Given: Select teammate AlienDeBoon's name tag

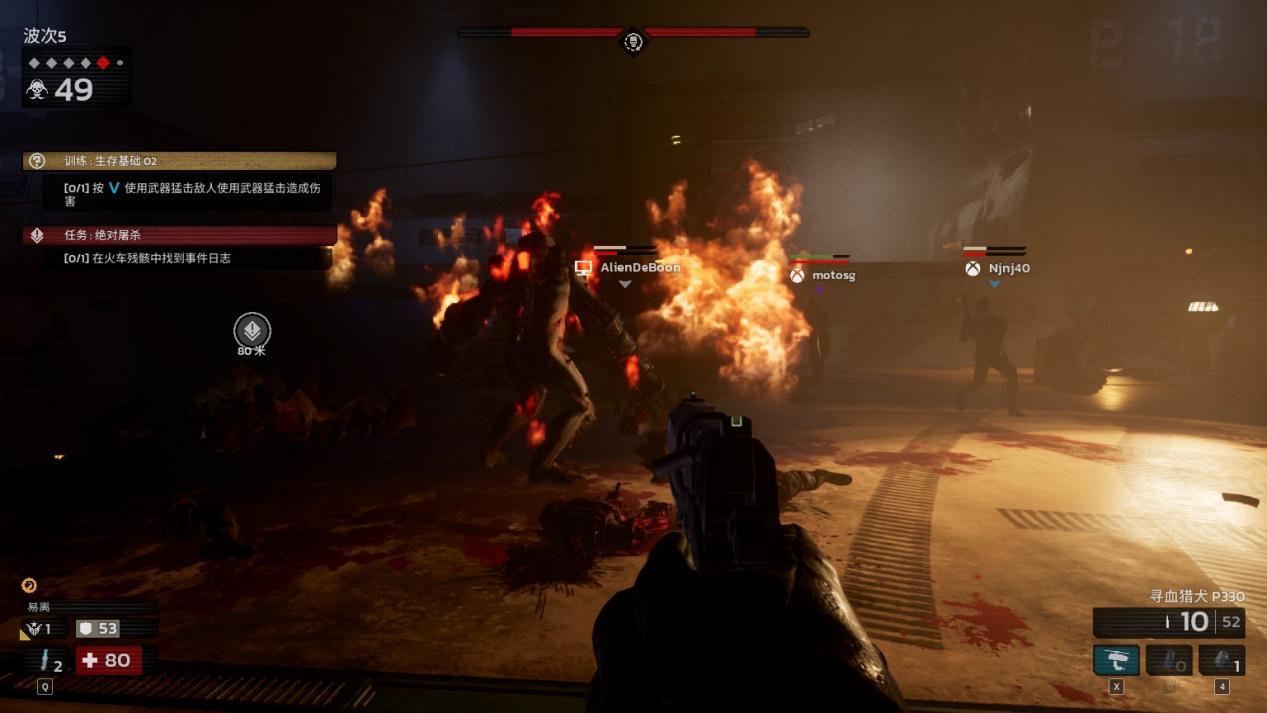Looking at the screenshot, I should click(639, 268).
